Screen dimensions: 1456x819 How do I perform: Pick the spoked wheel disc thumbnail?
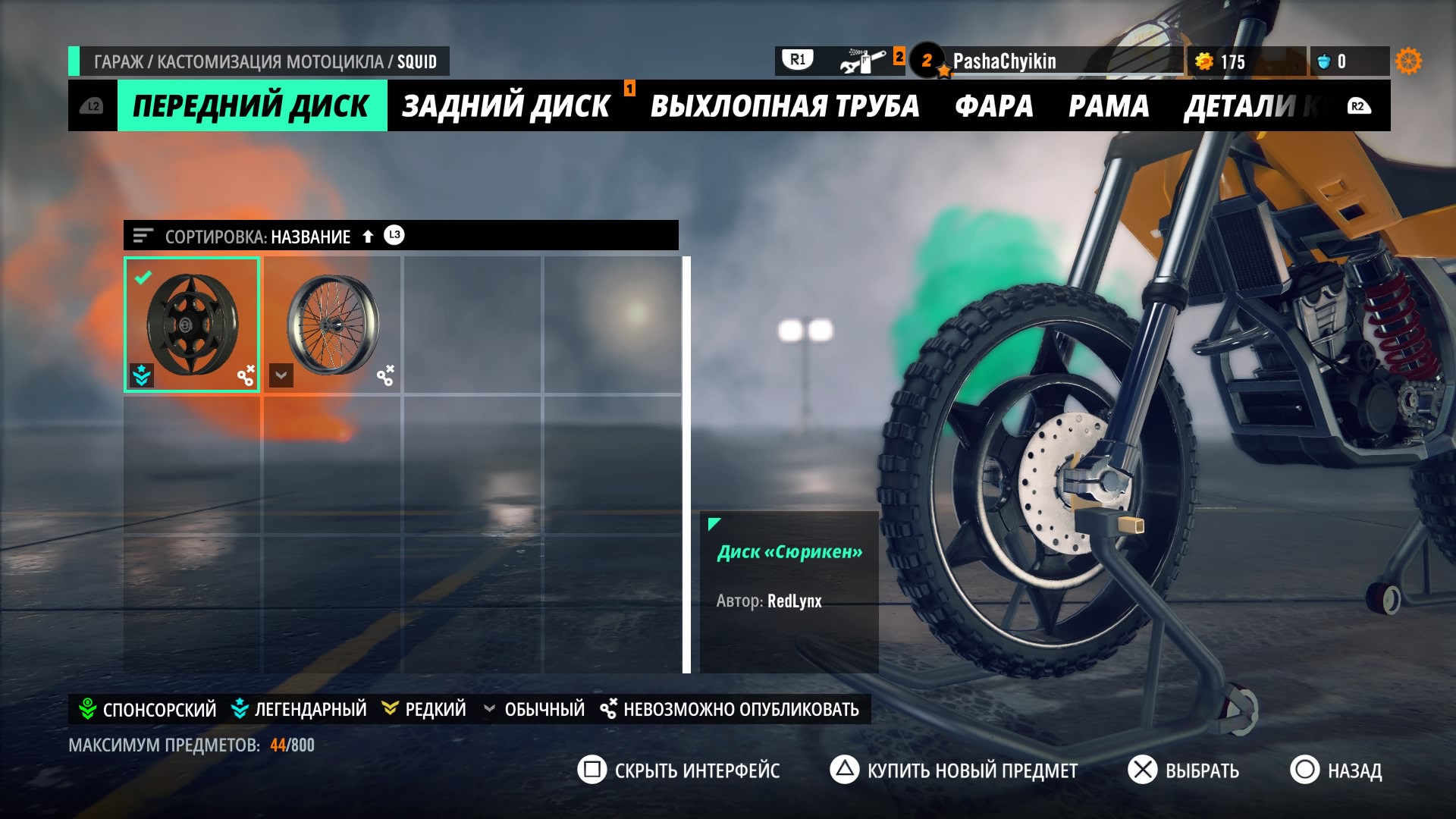(x=332, y=325)
